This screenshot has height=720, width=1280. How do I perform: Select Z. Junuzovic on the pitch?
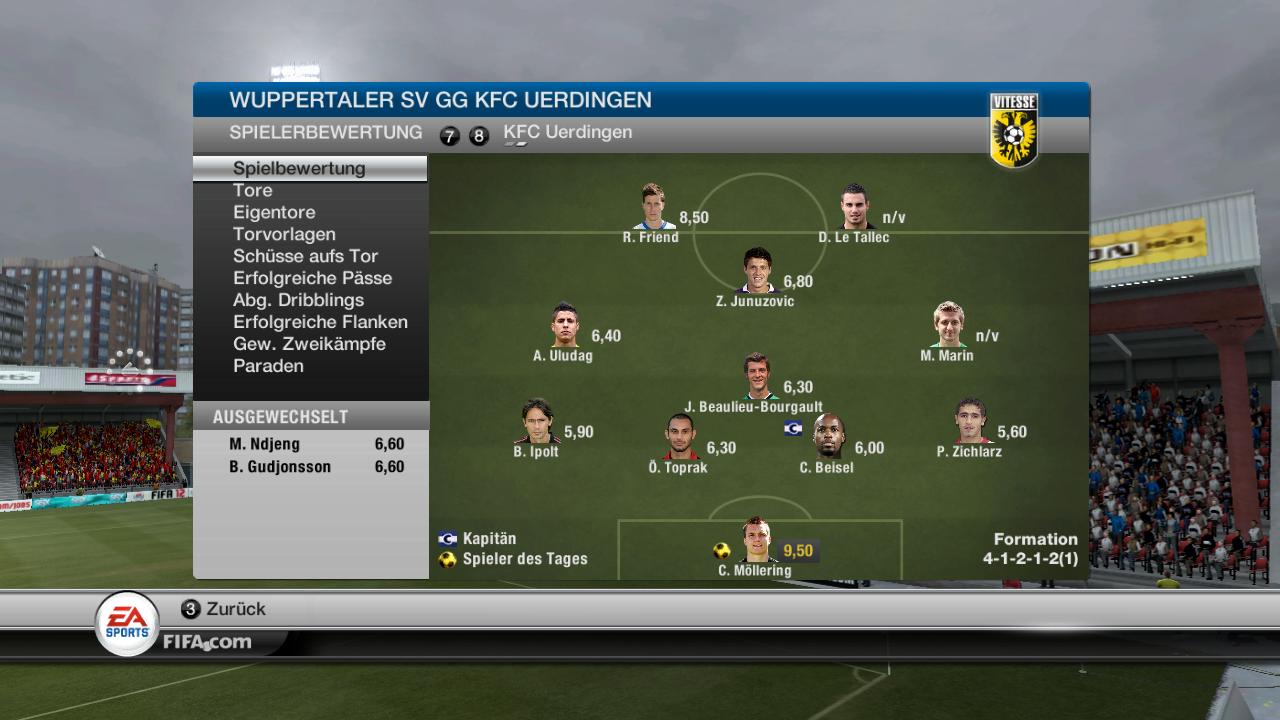(x=757, y=271)
